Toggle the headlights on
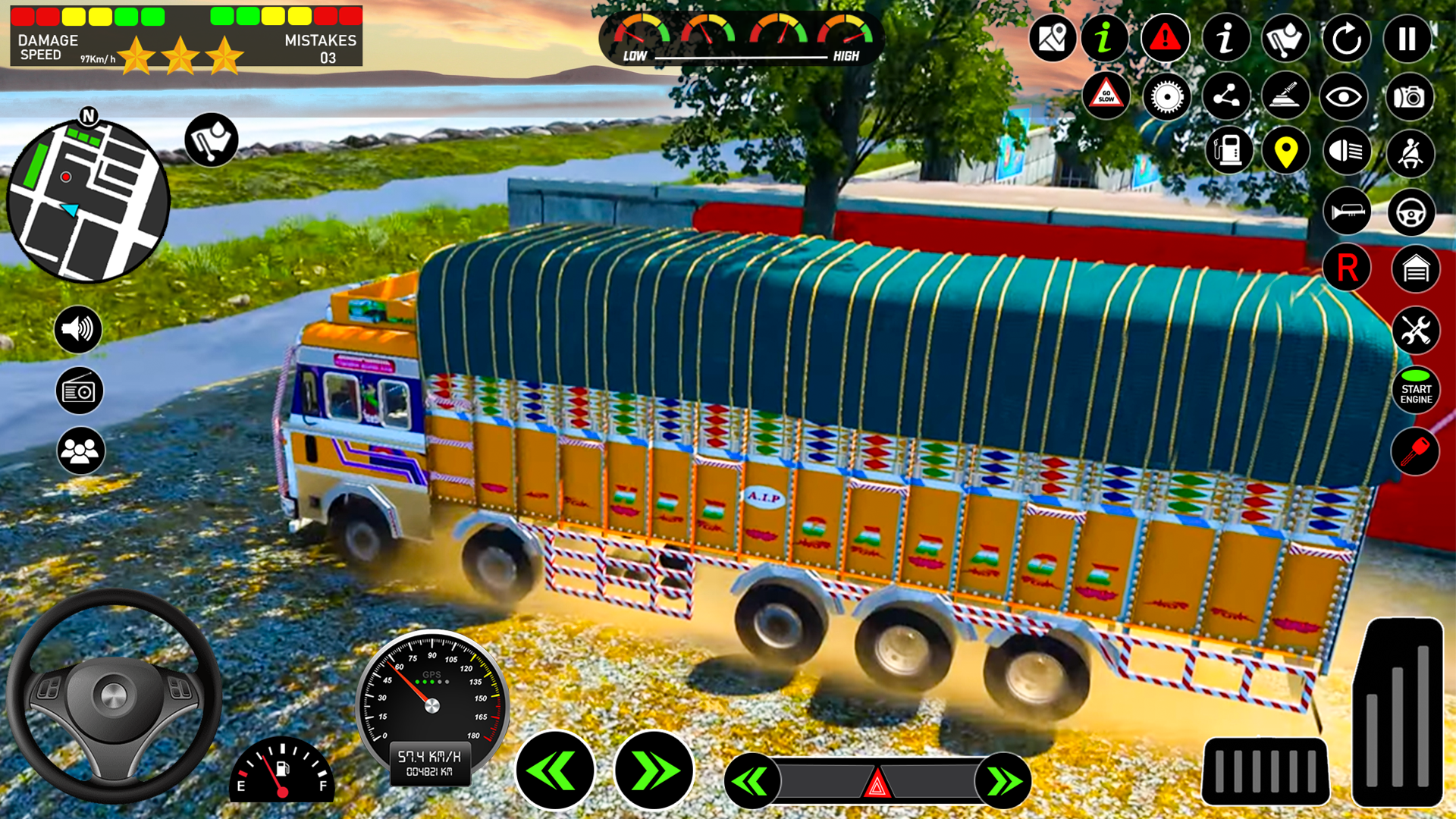Viewport: 1456px width, 819px height. [1348, 152]
